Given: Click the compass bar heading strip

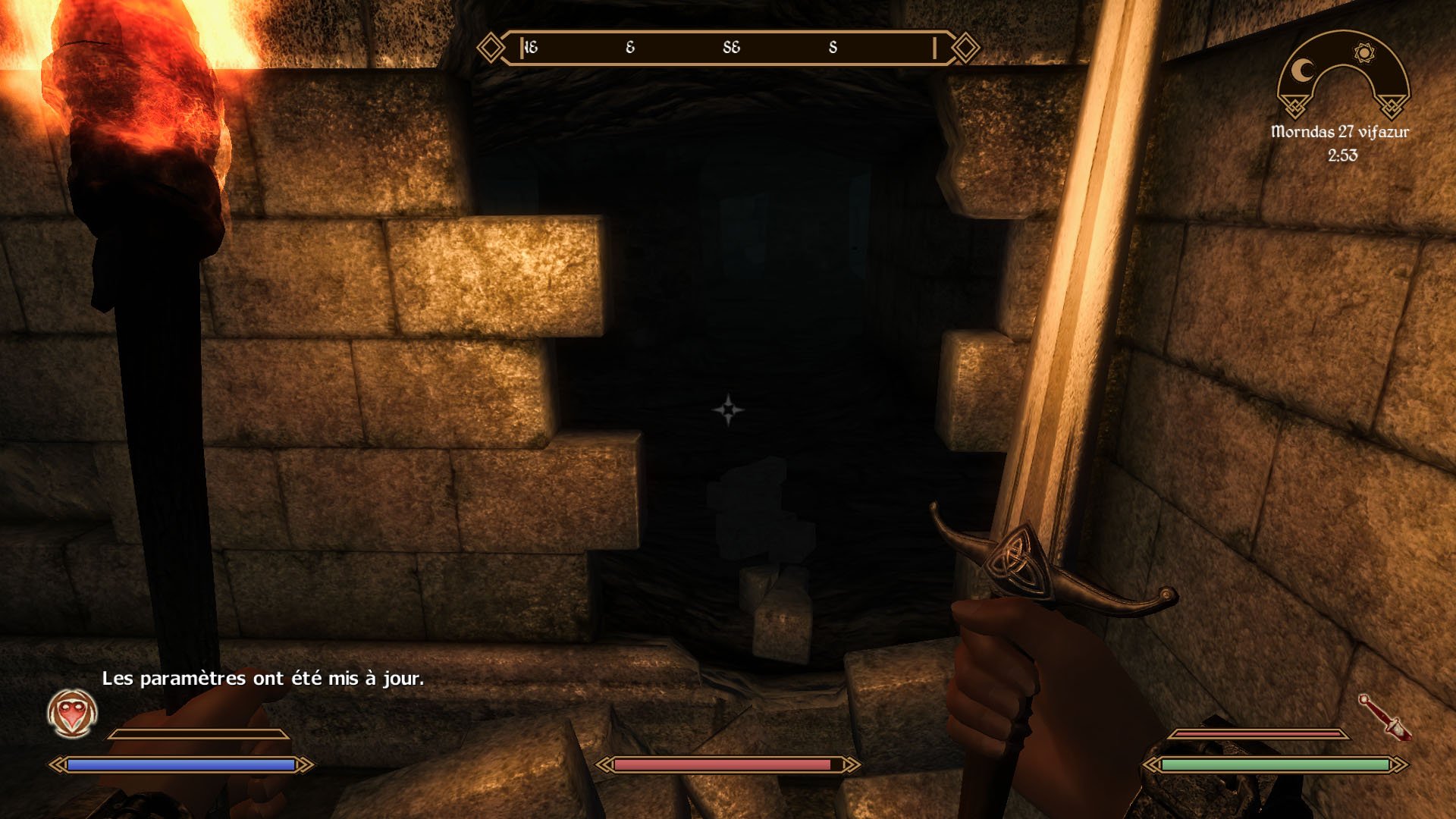Looking at the screenshot, I should tap(728, 48).
